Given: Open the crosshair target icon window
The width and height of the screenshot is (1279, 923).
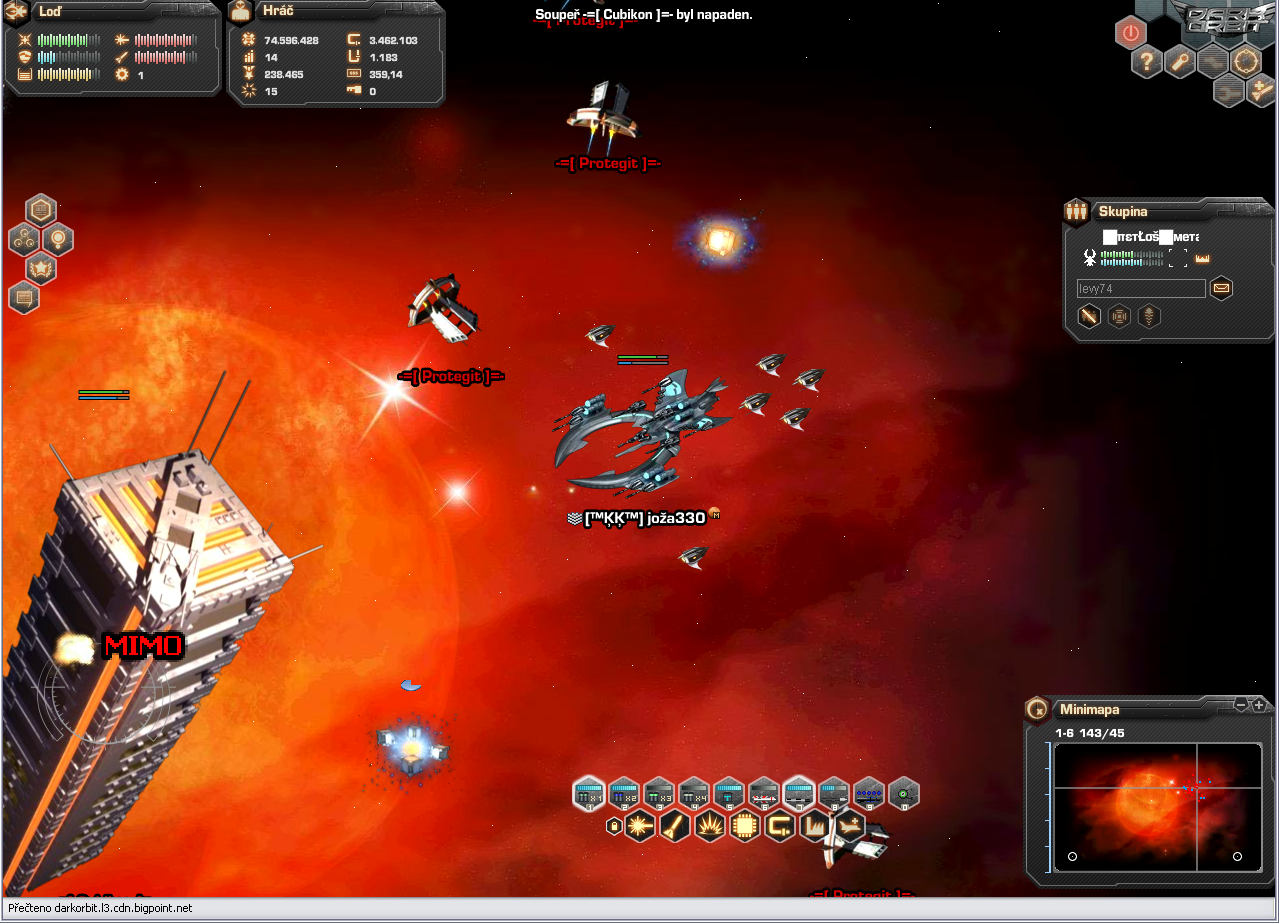Looking at the screenshot, I should coord(1246,62).
